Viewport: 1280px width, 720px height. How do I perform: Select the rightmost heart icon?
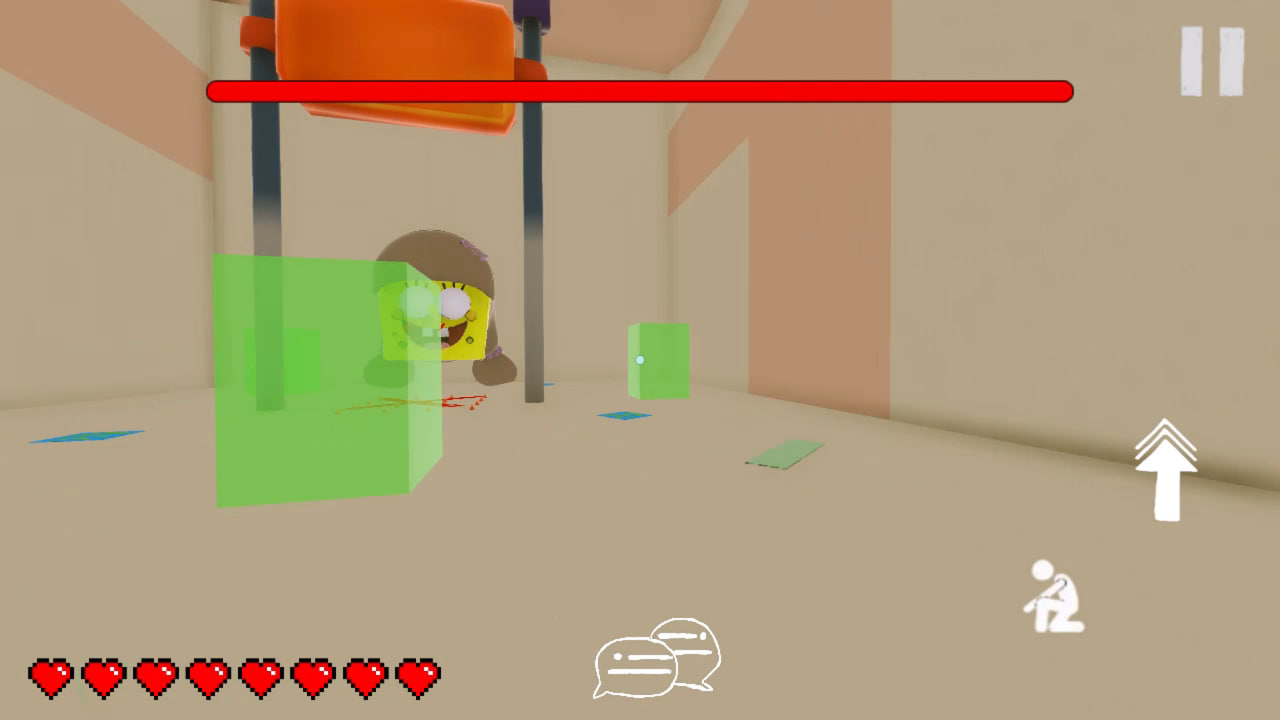[x=419, y=676]
